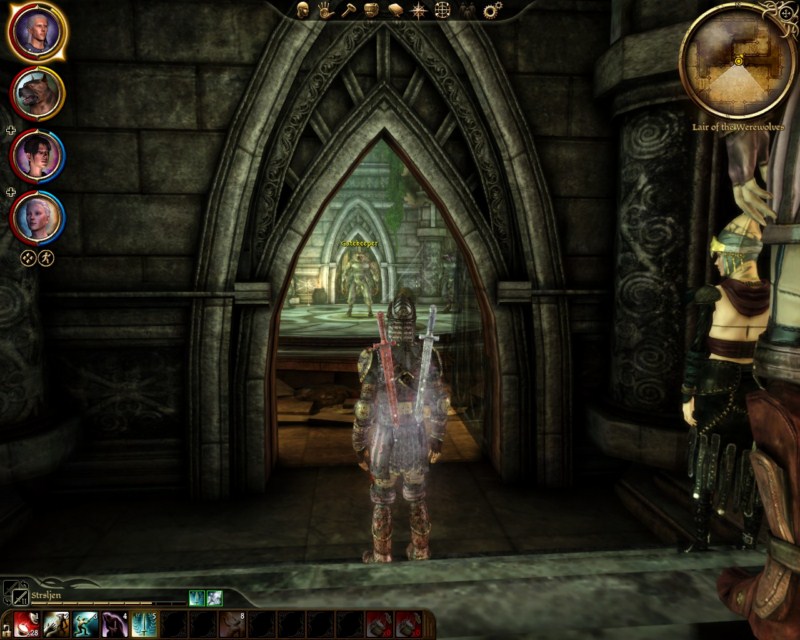Screen dimensions: 800x640
Task: Open the inventory chest icon
Action: [371, 10]
